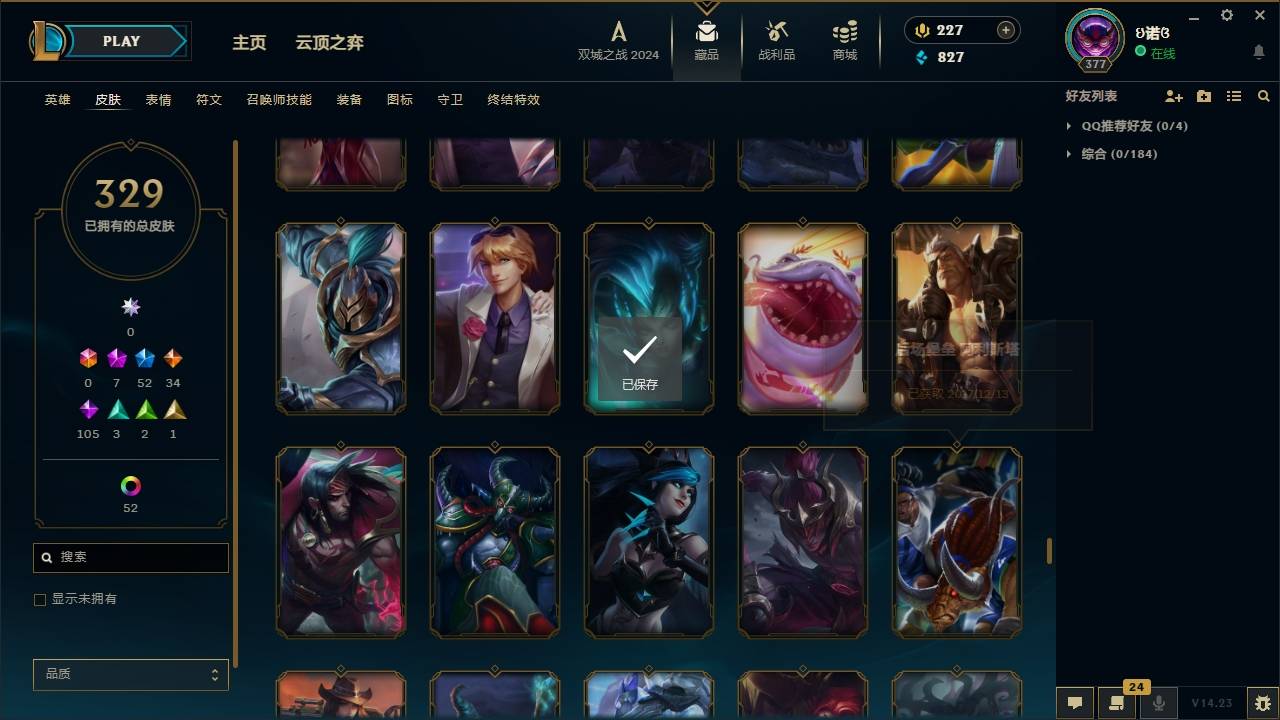
Task: Click the settings gear at top right
Action: 1226,15
